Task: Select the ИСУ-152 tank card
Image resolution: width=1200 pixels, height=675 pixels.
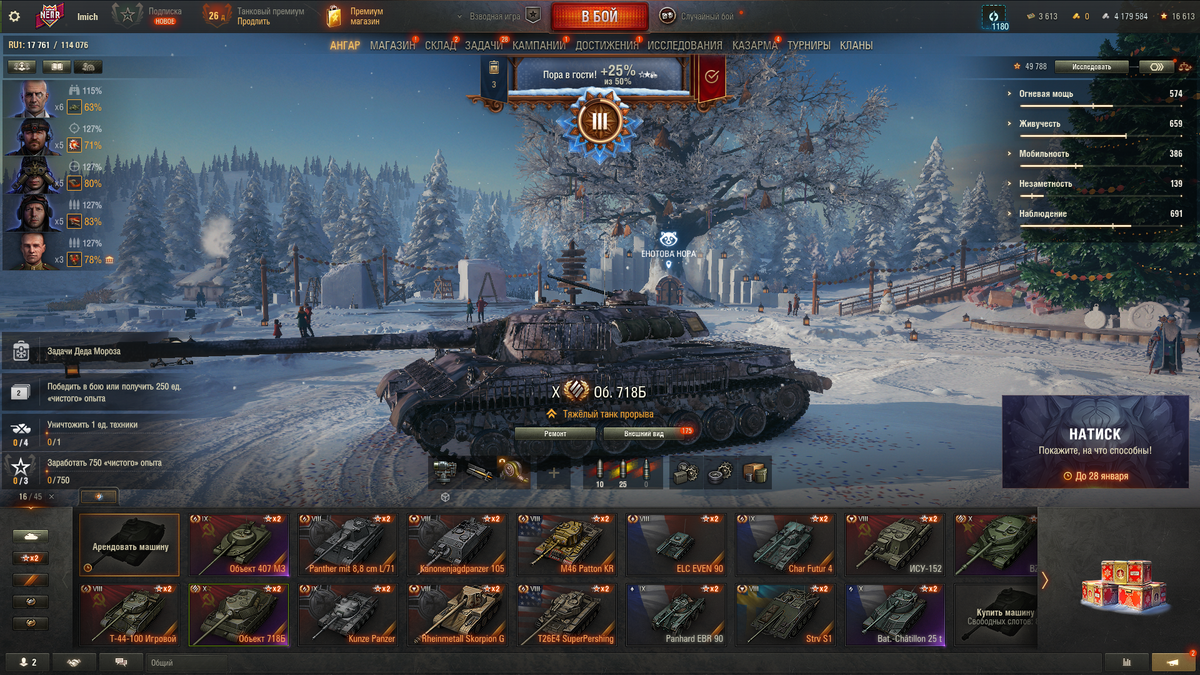Action: click(x=894, y=545)
